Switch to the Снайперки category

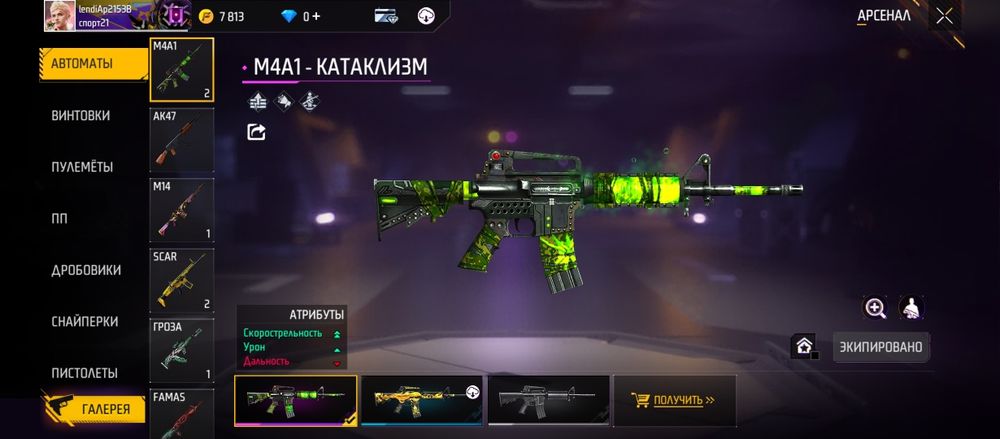click(84, 321)
